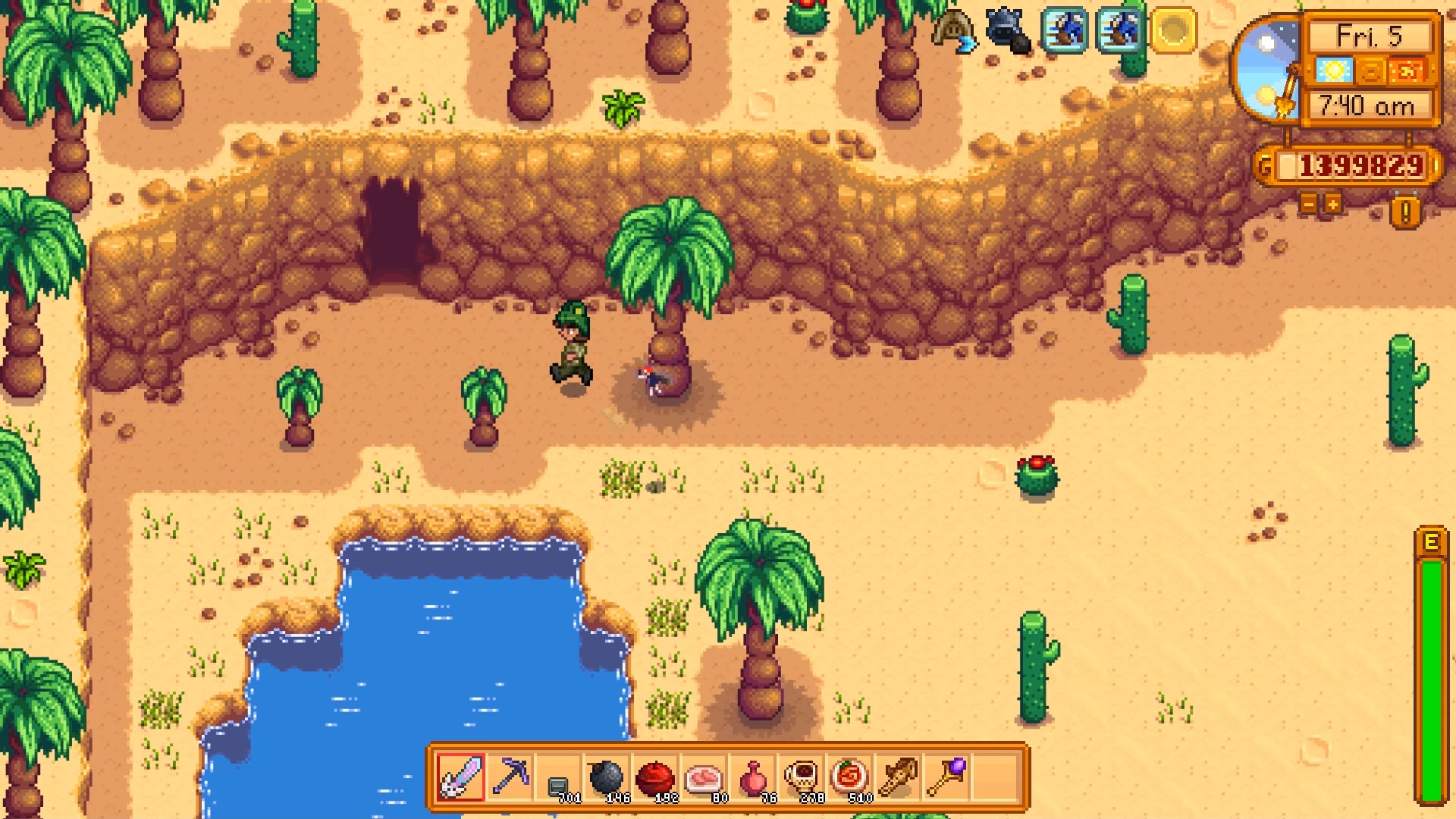Click the zoom in plus button

(x=1332, y=204)
